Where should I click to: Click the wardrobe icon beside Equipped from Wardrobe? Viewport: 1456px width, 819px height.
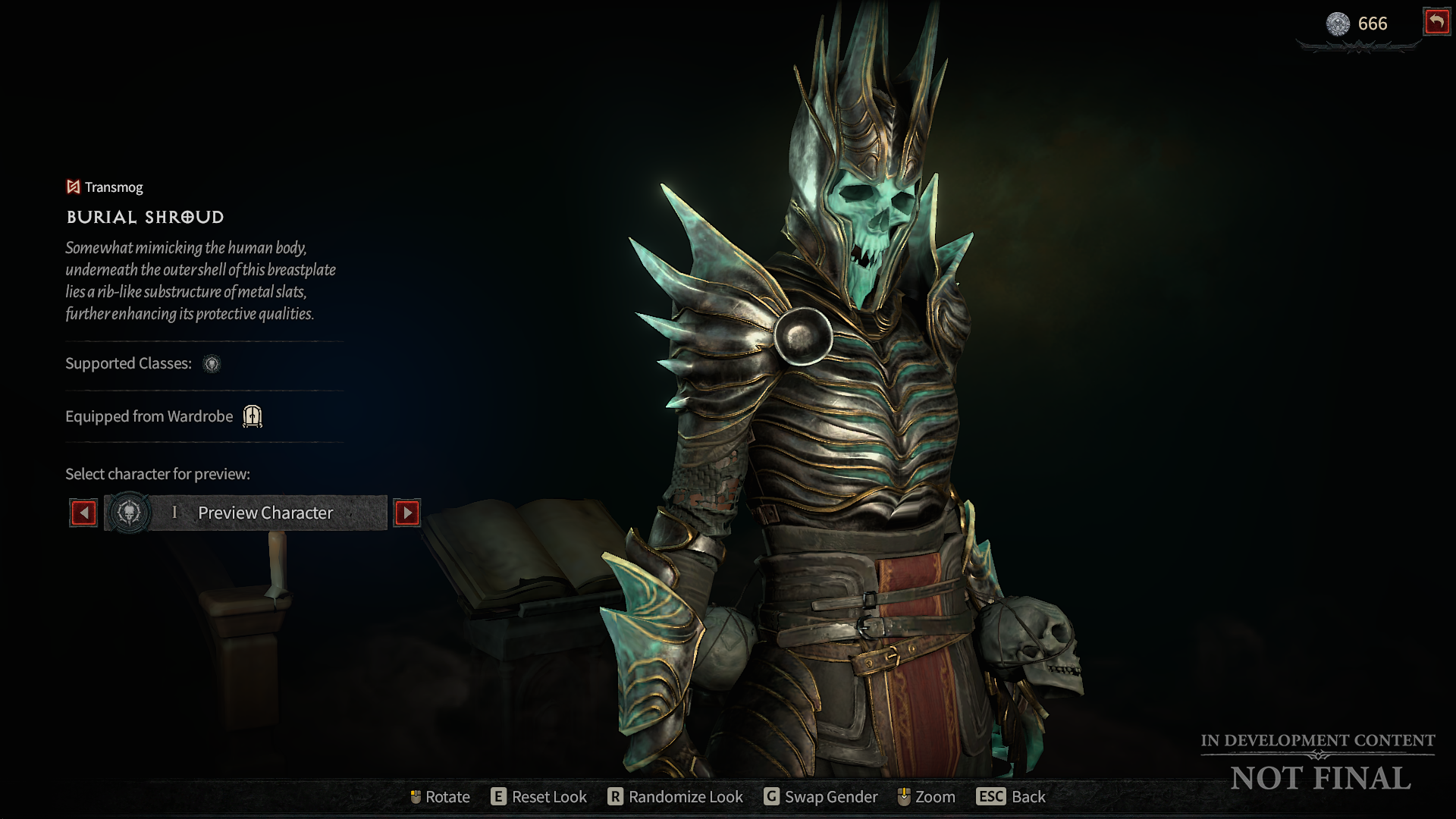click(x=252, y=416)
